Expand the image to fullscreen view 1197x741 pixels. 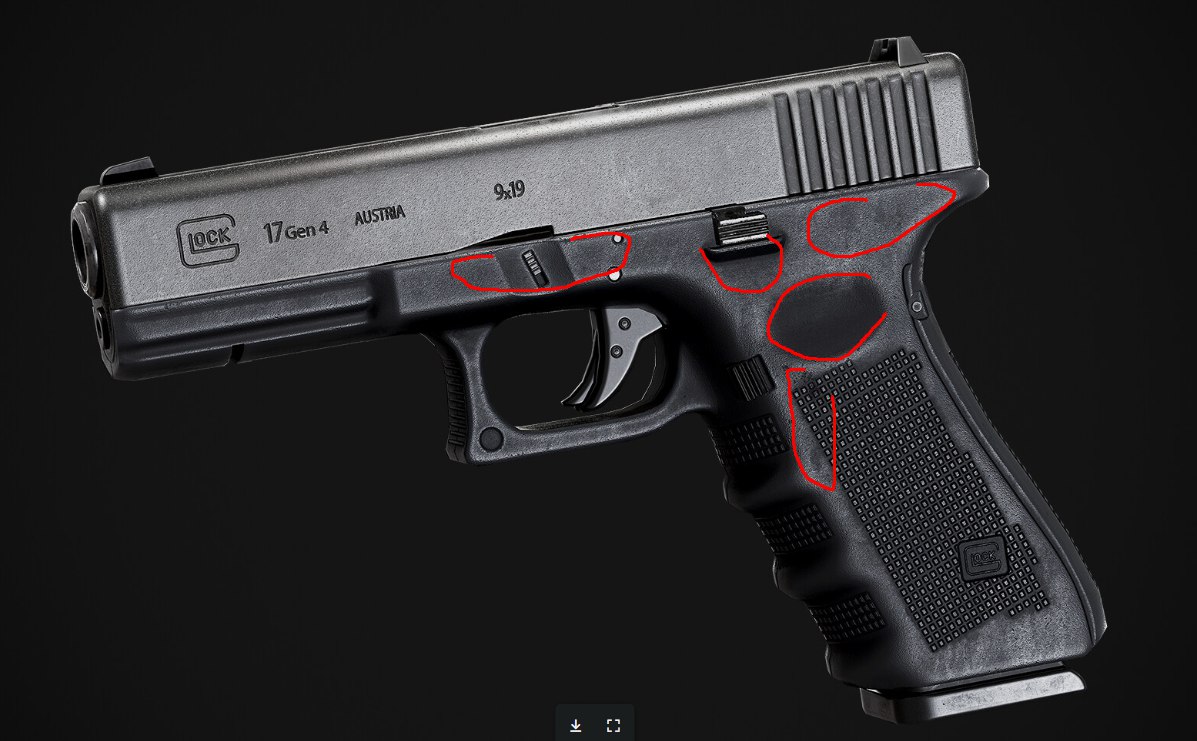point(614,725)
